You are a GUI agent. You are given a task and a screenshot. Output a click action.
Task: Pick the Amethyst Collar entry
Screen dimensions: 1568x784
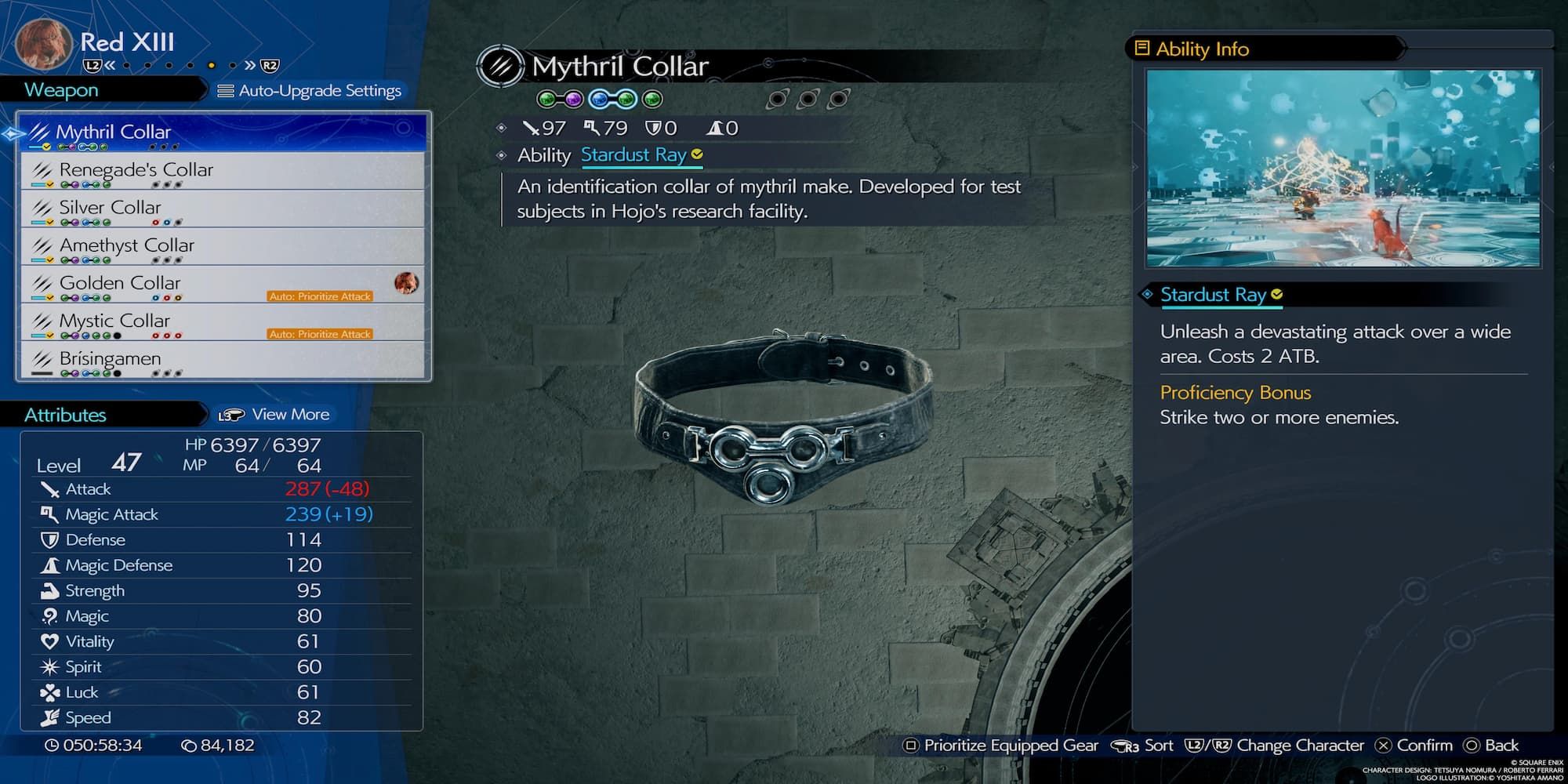(223, 245)
